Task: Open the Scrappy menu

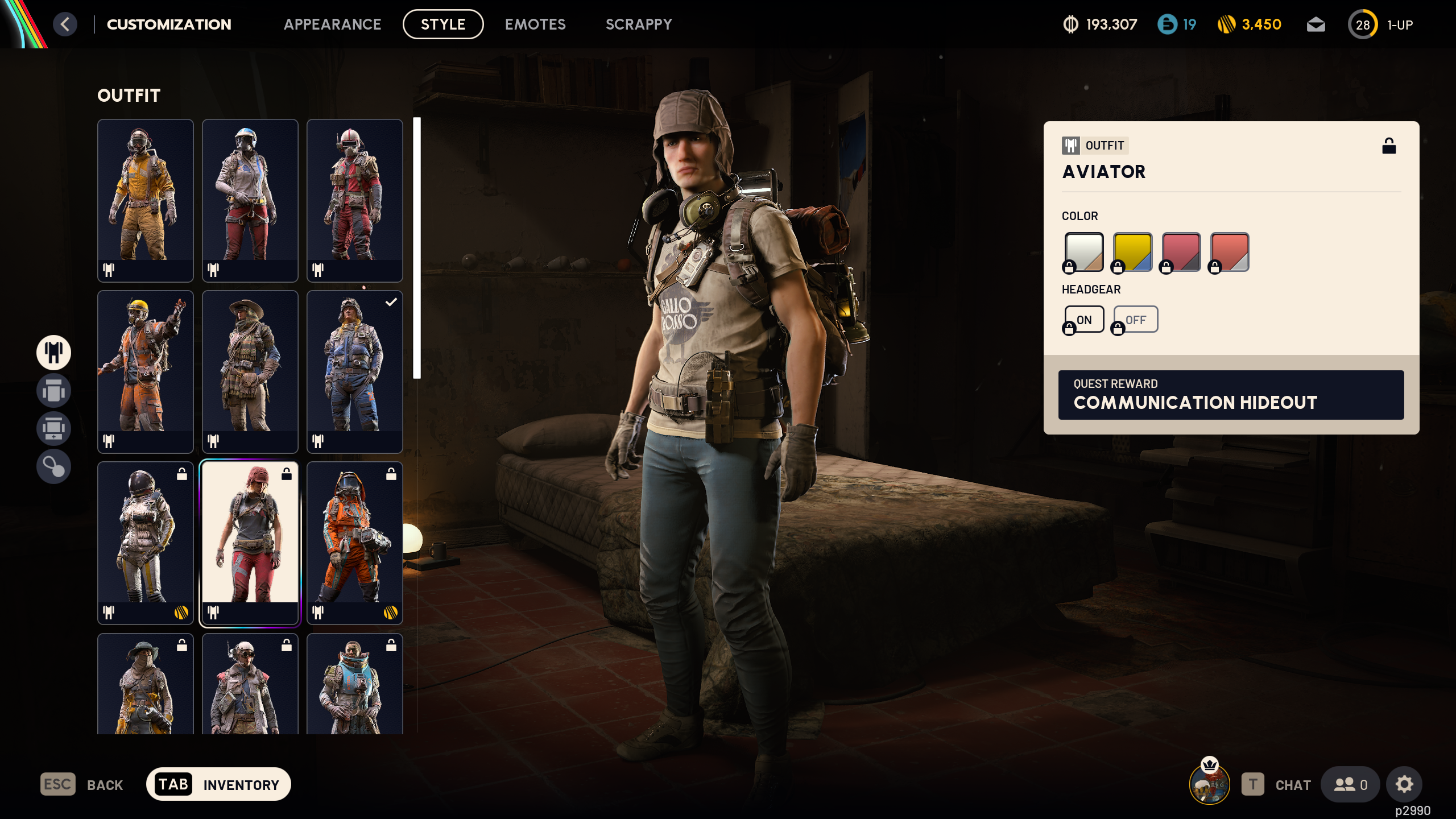Action: tap(639, 24)
